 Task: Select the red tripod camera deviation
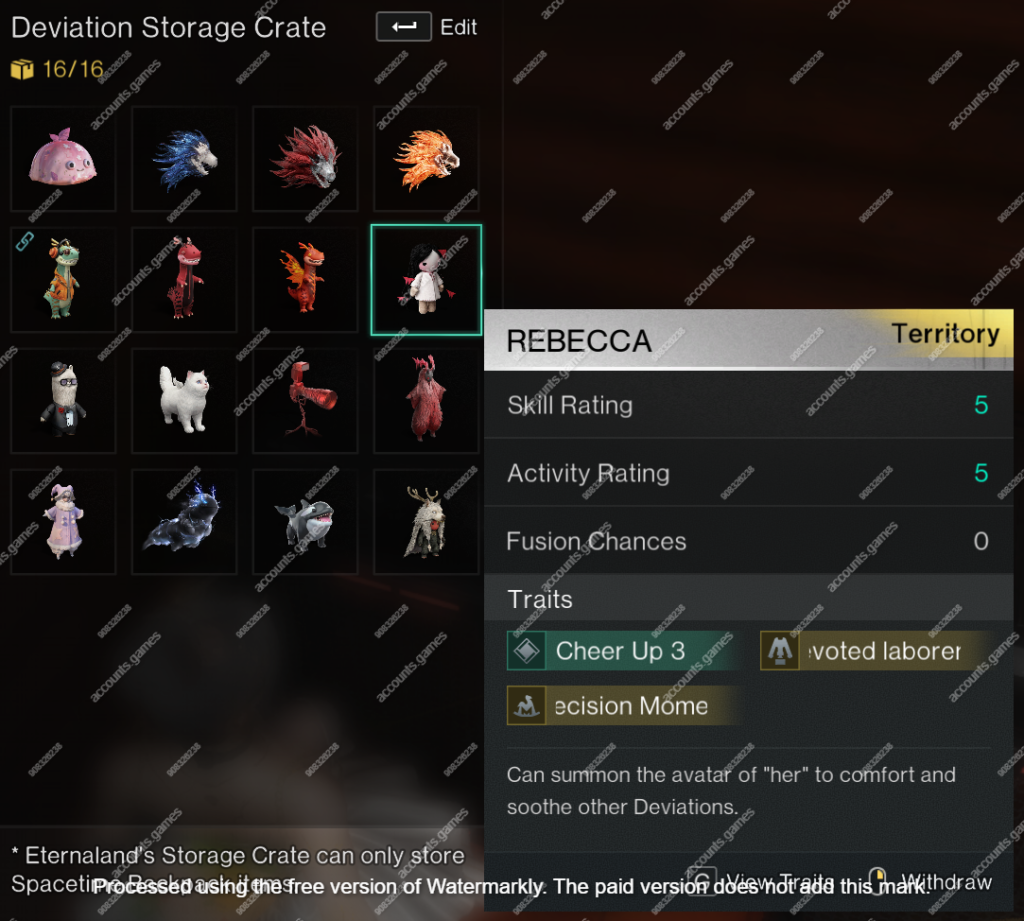[305, 401]
